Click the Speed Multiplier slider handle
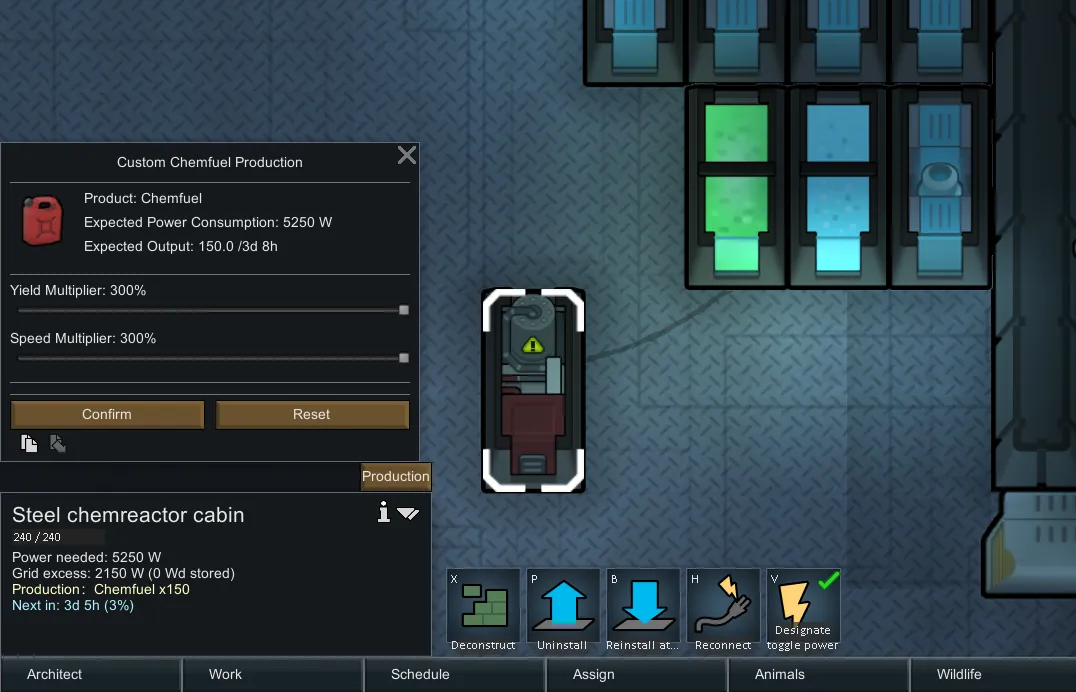The width and height of the screenshot is (1076, 692). coord(404,358)
